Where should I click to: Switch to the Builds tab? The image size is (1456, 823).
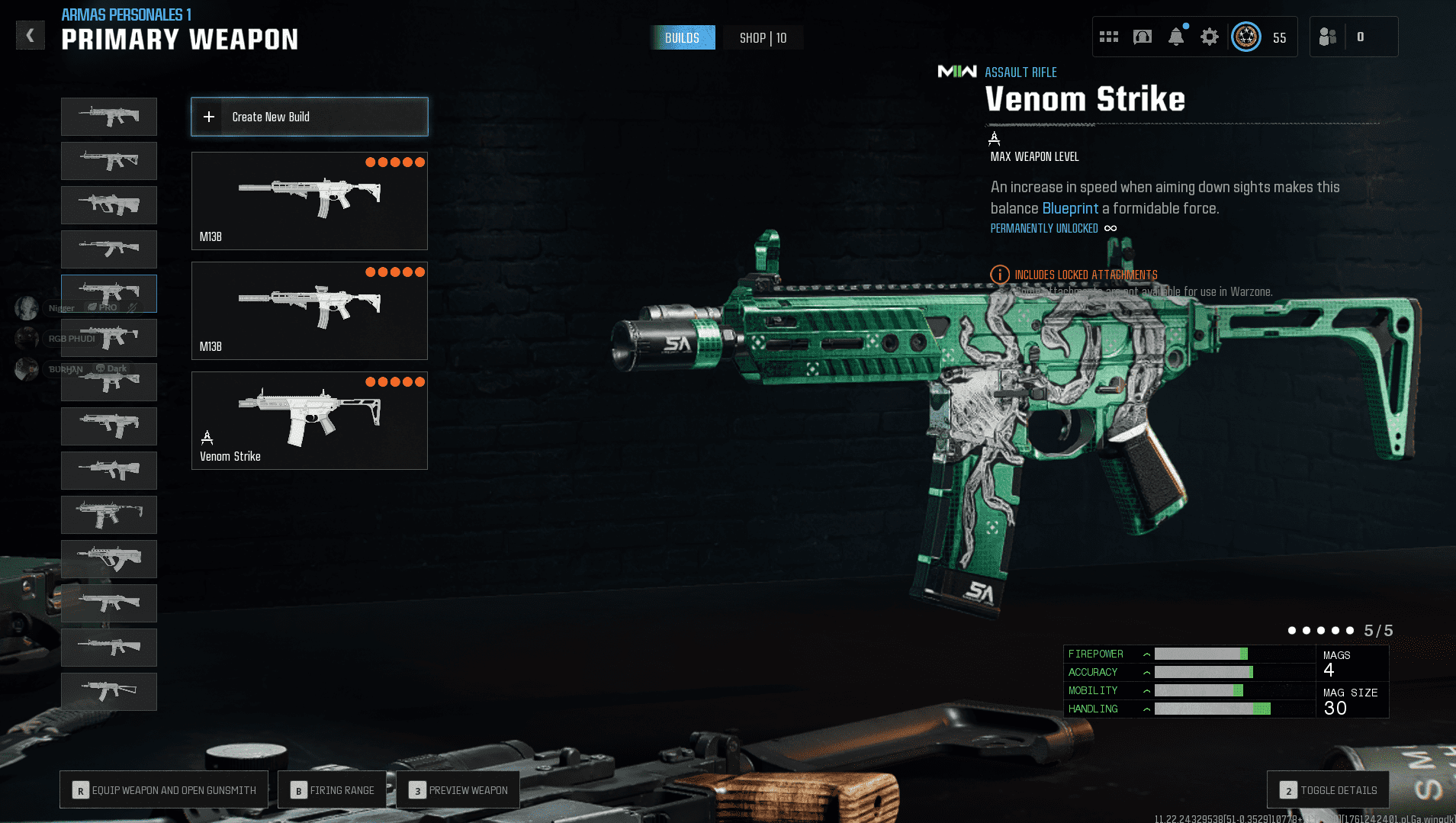click(x=682, y=37)
